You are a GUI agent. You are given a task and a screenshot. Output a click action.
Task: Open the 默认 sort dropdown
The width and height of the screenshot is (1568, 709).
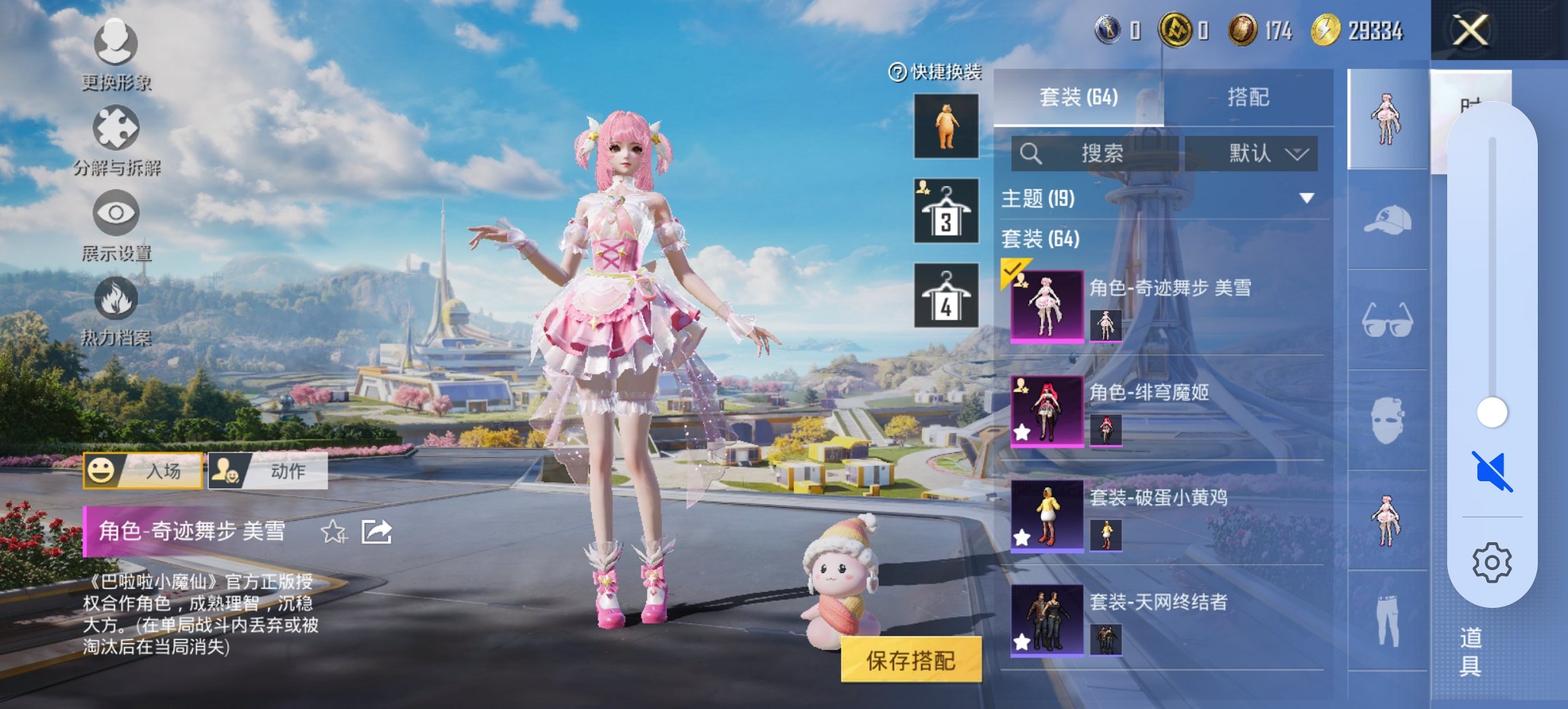[1257, 154]
